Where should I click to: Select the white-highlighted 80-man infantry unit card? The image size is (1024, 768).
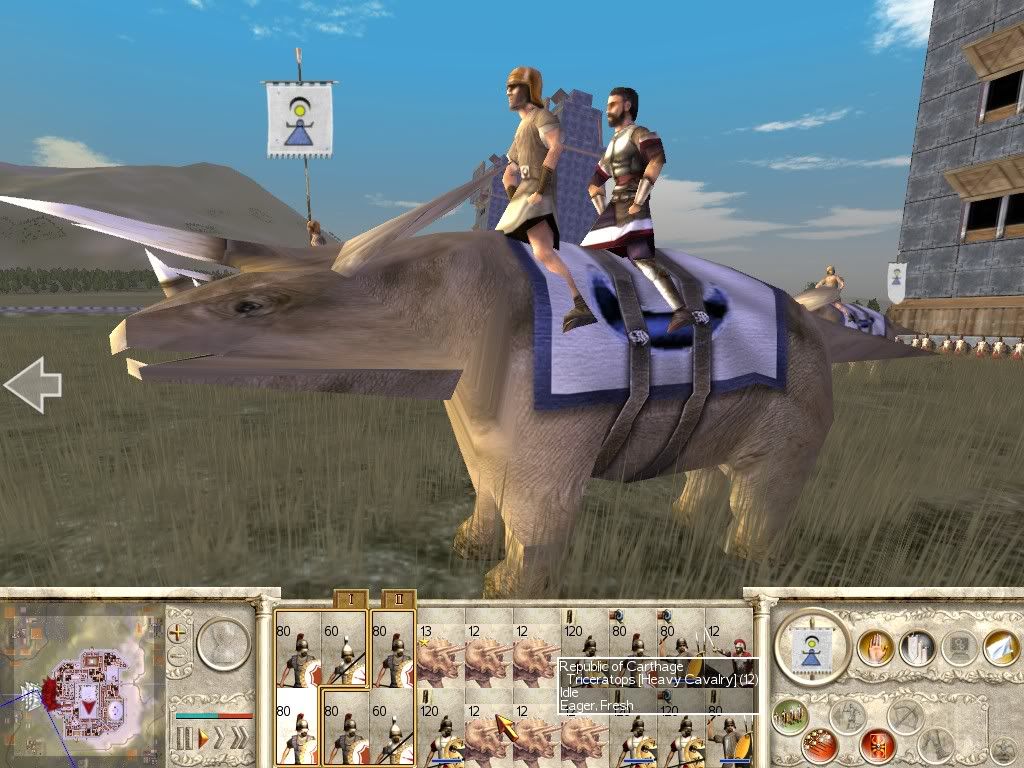297,727
